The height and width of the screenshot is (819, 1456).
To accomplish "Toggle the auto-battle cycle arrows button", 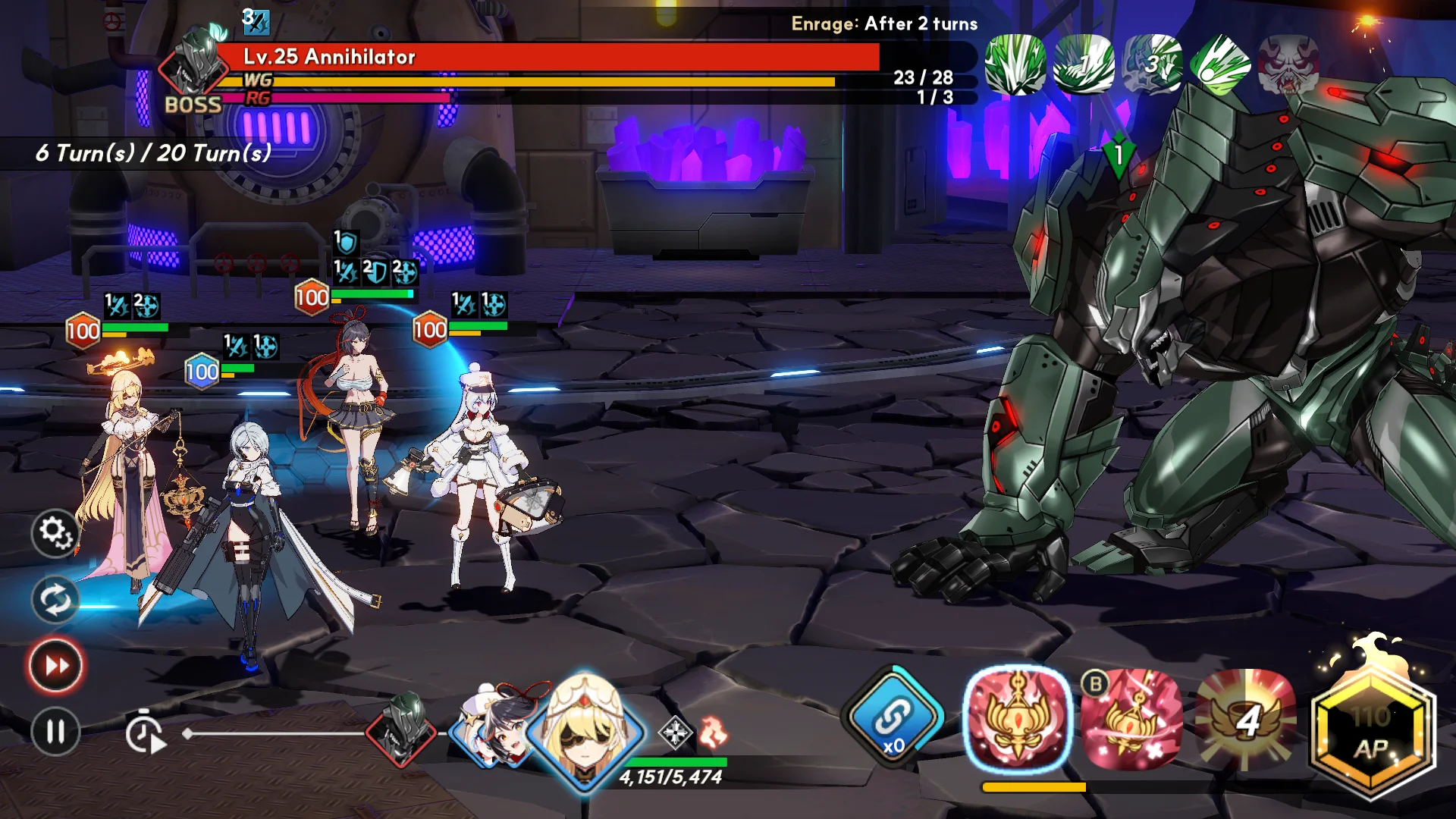I will tap(55, 600).
